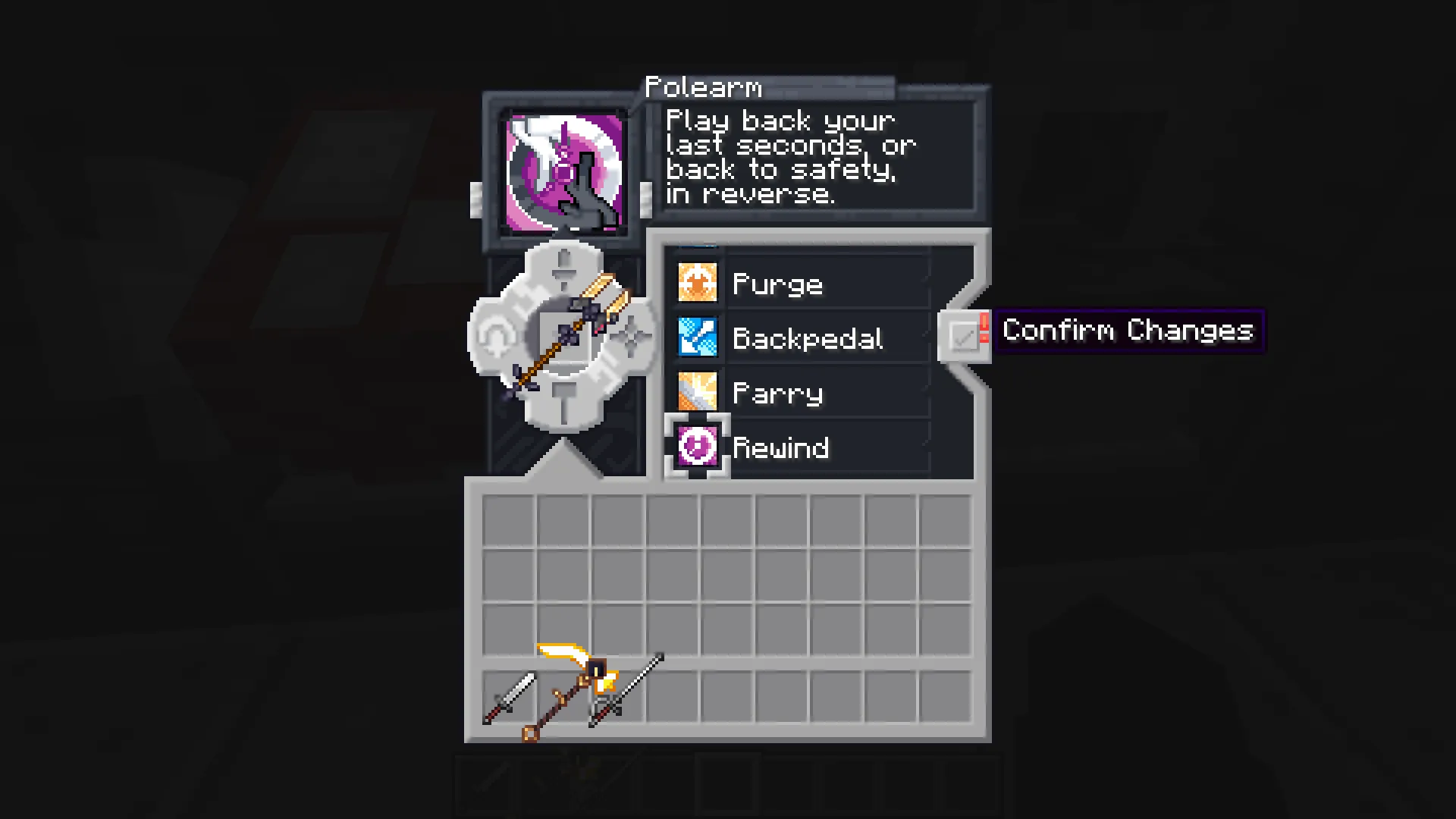Select the Purge ability icon
Image resolution: width=1456 pixels, height=819 pixels.
tap(697, 282)
